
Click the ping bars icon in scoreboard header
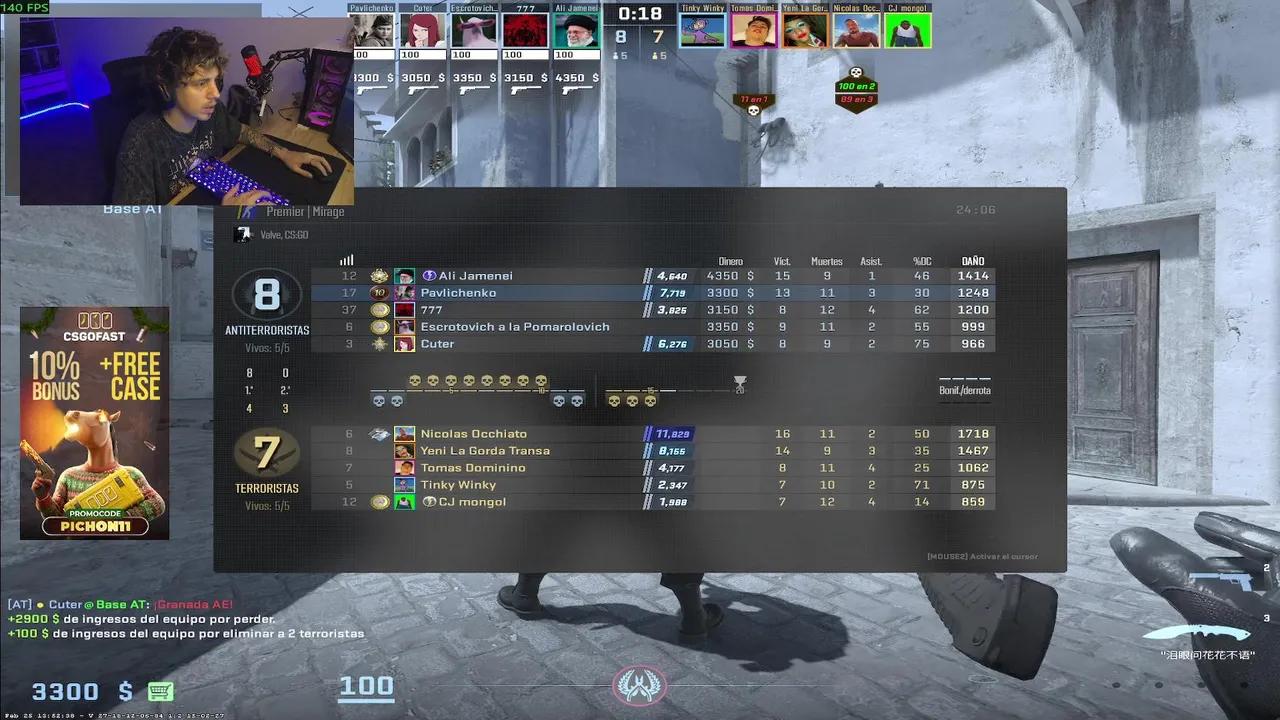coord(345,260)
